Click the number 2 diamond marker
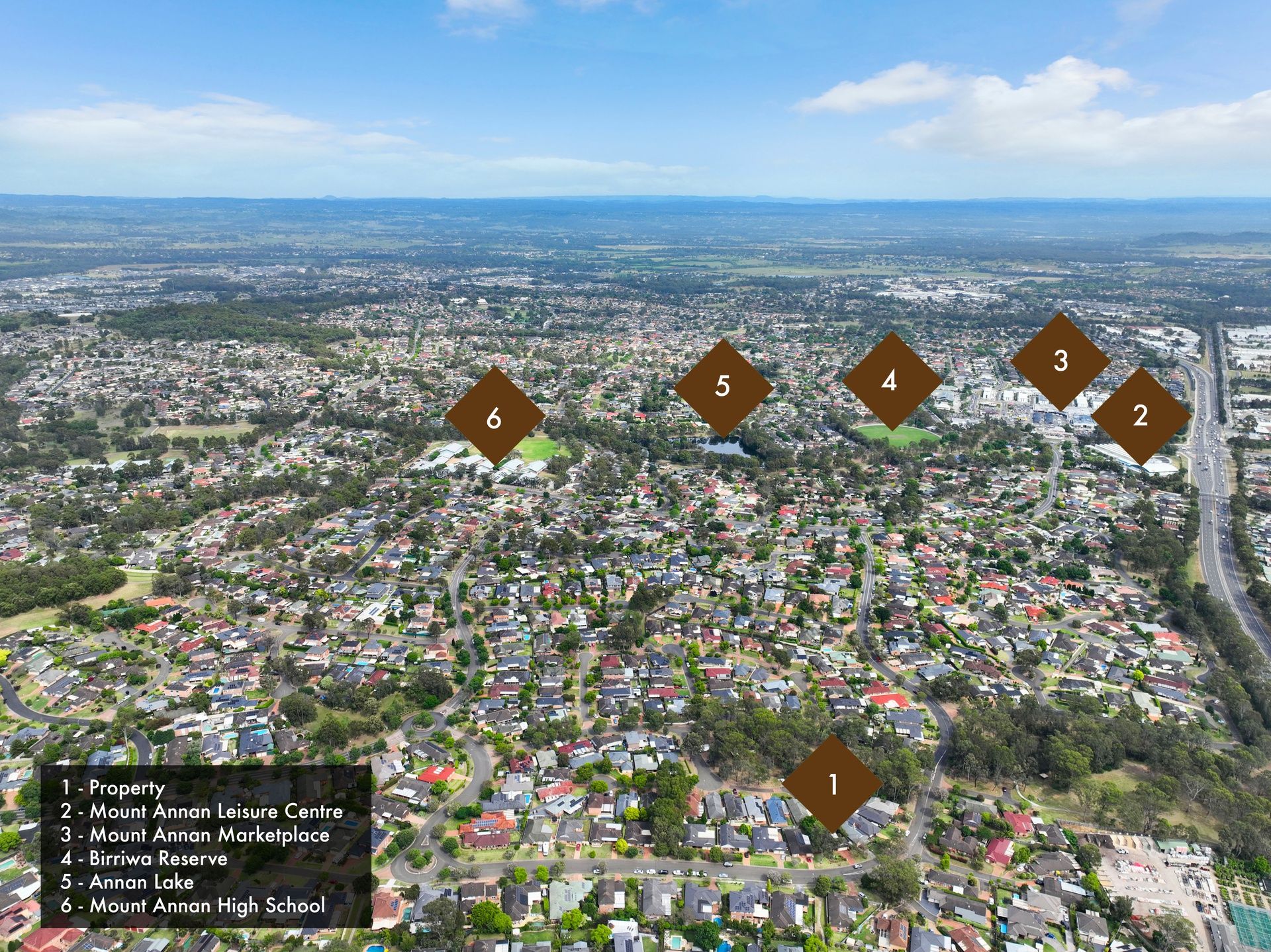 coord(1140,416)
